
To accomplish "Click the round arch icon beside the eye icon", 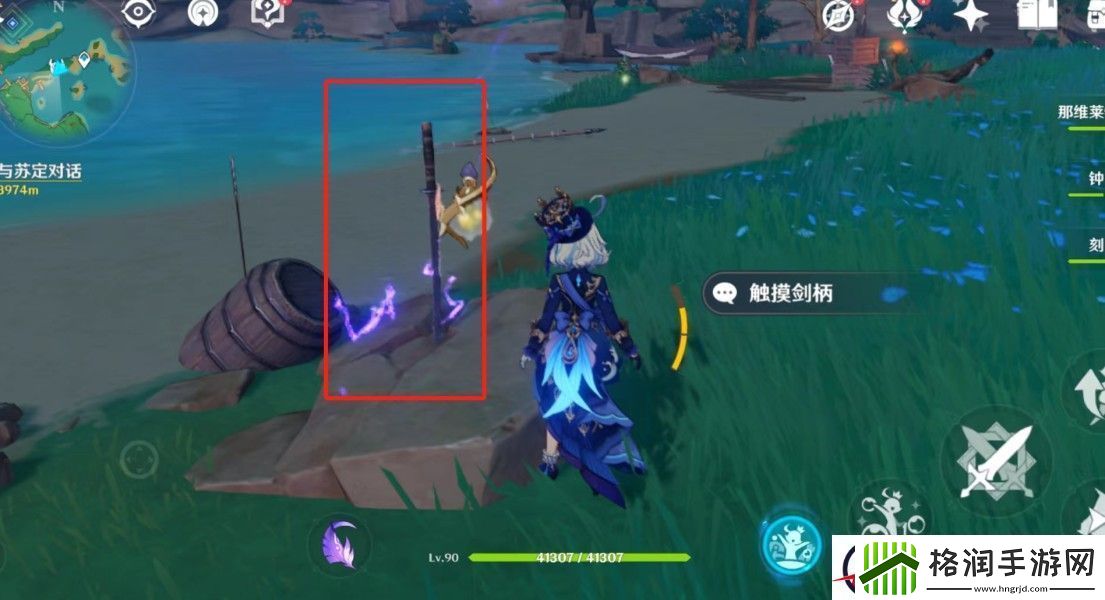I will (x=205, y=13).
